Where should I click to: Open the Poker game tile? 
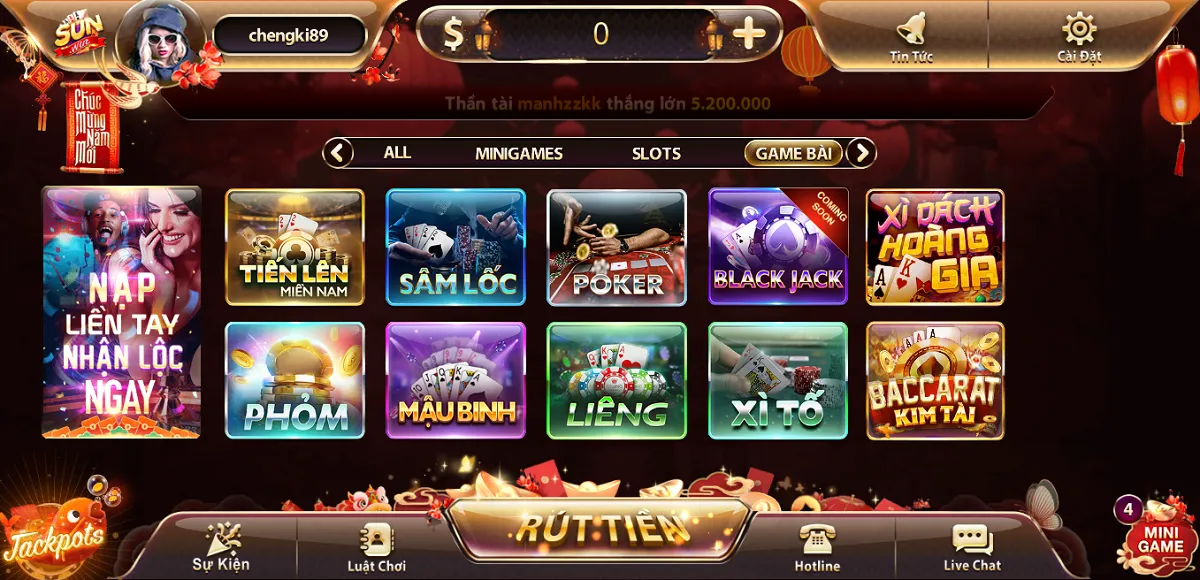click(x=617, y=247)
